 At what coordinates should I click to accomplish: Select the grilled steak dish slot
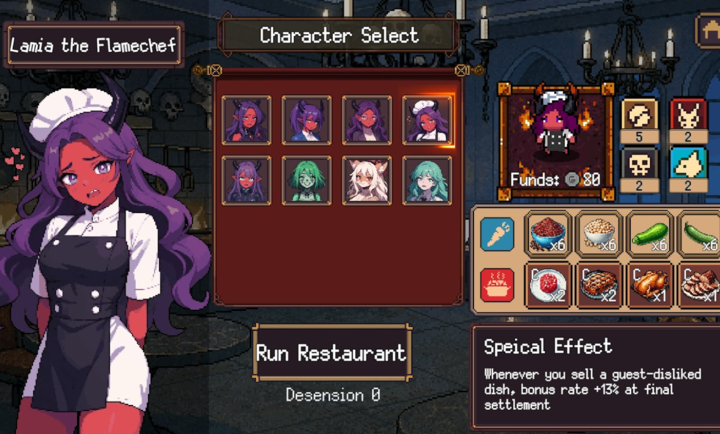[x=598, y=285]
